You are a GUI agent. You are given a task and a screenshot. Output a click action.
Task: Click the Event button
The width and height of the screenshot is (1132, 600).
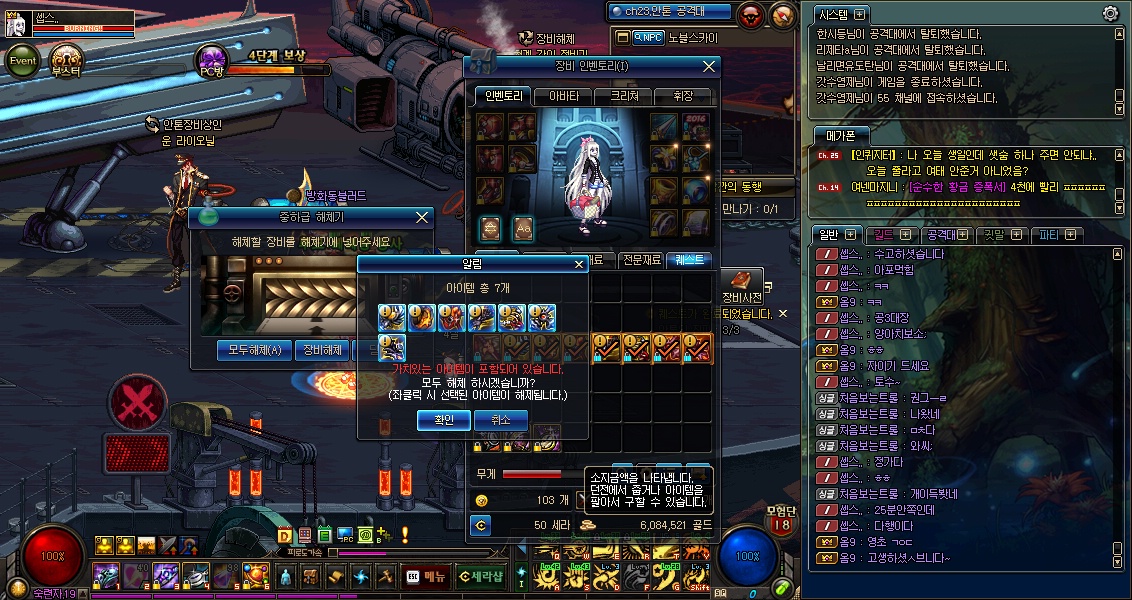point(23,61)
